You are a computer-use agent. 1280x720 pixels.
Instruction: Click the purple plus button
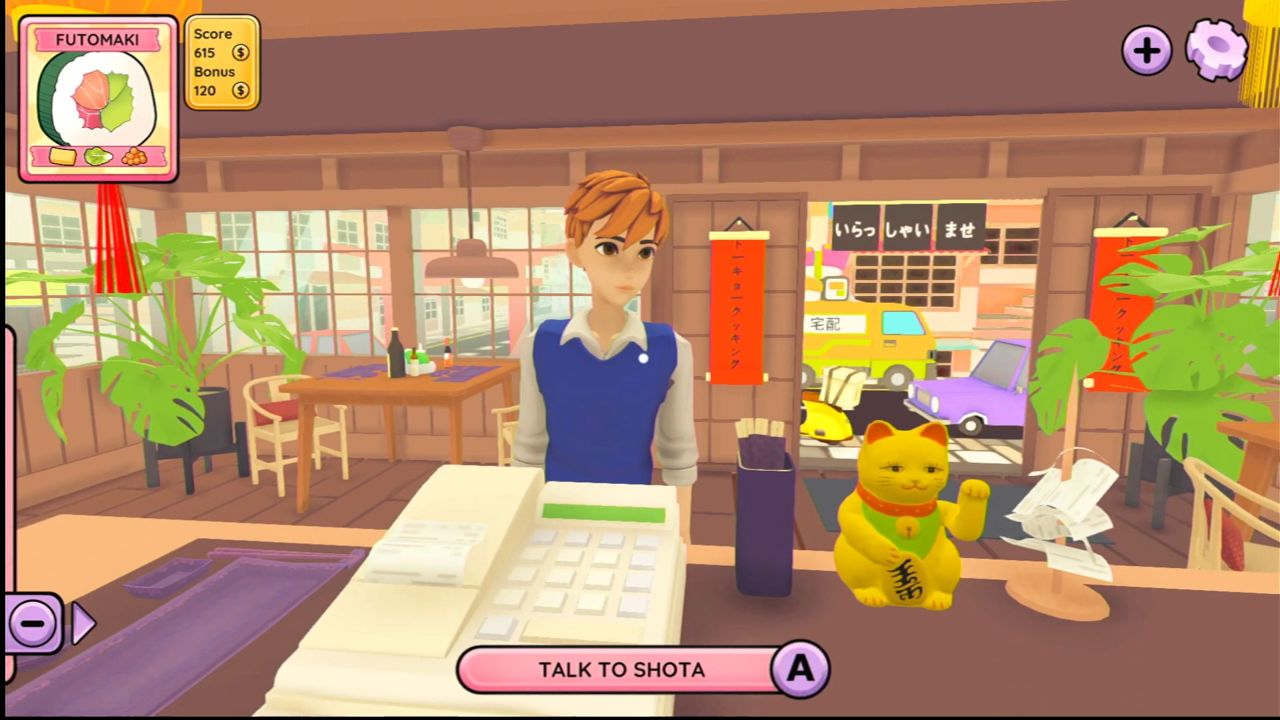coord(1146,50)
